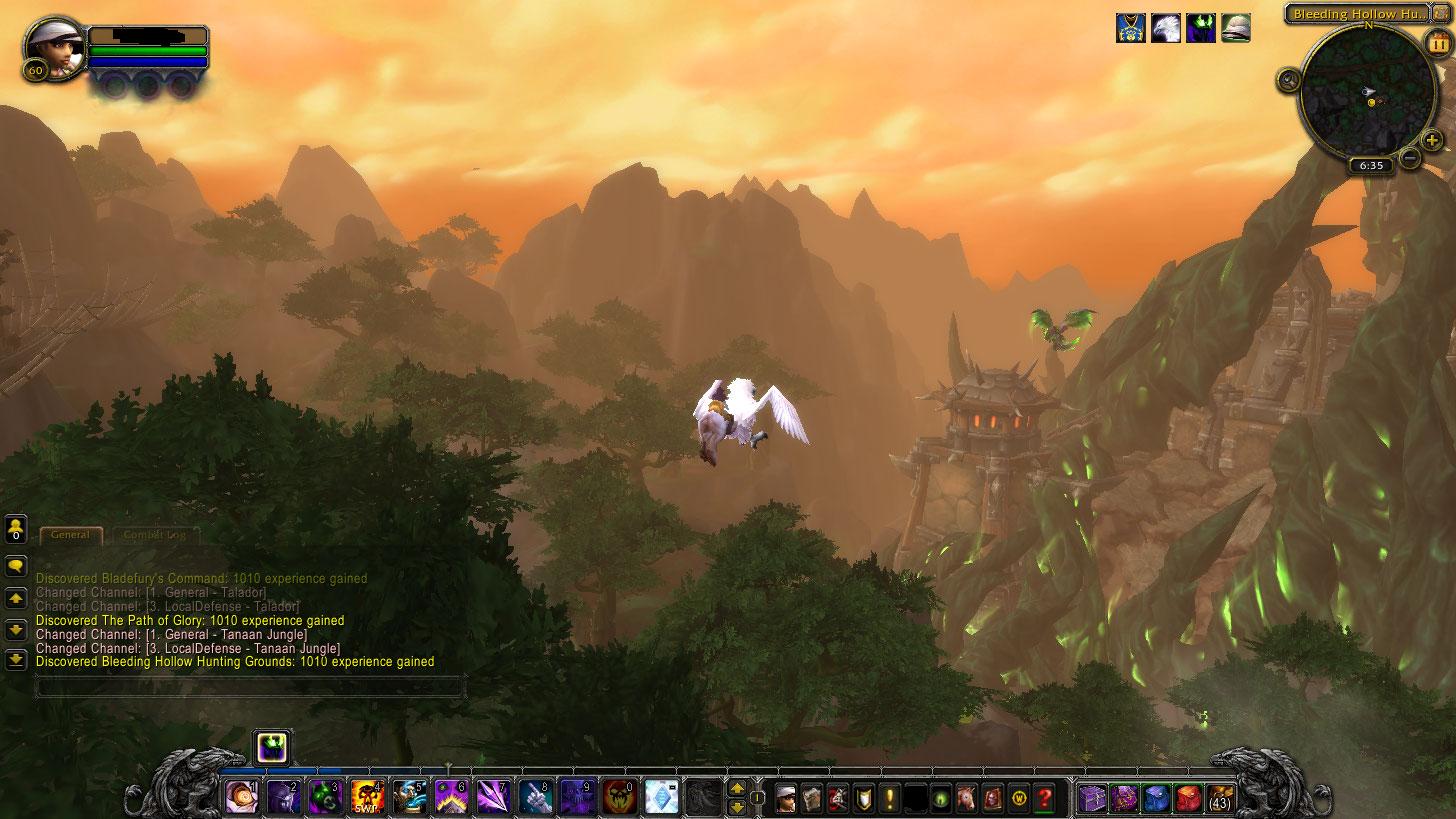Open the Combat Log tab
The width and height of the screenshot is (1456, 819).
[x=155, y=535]
